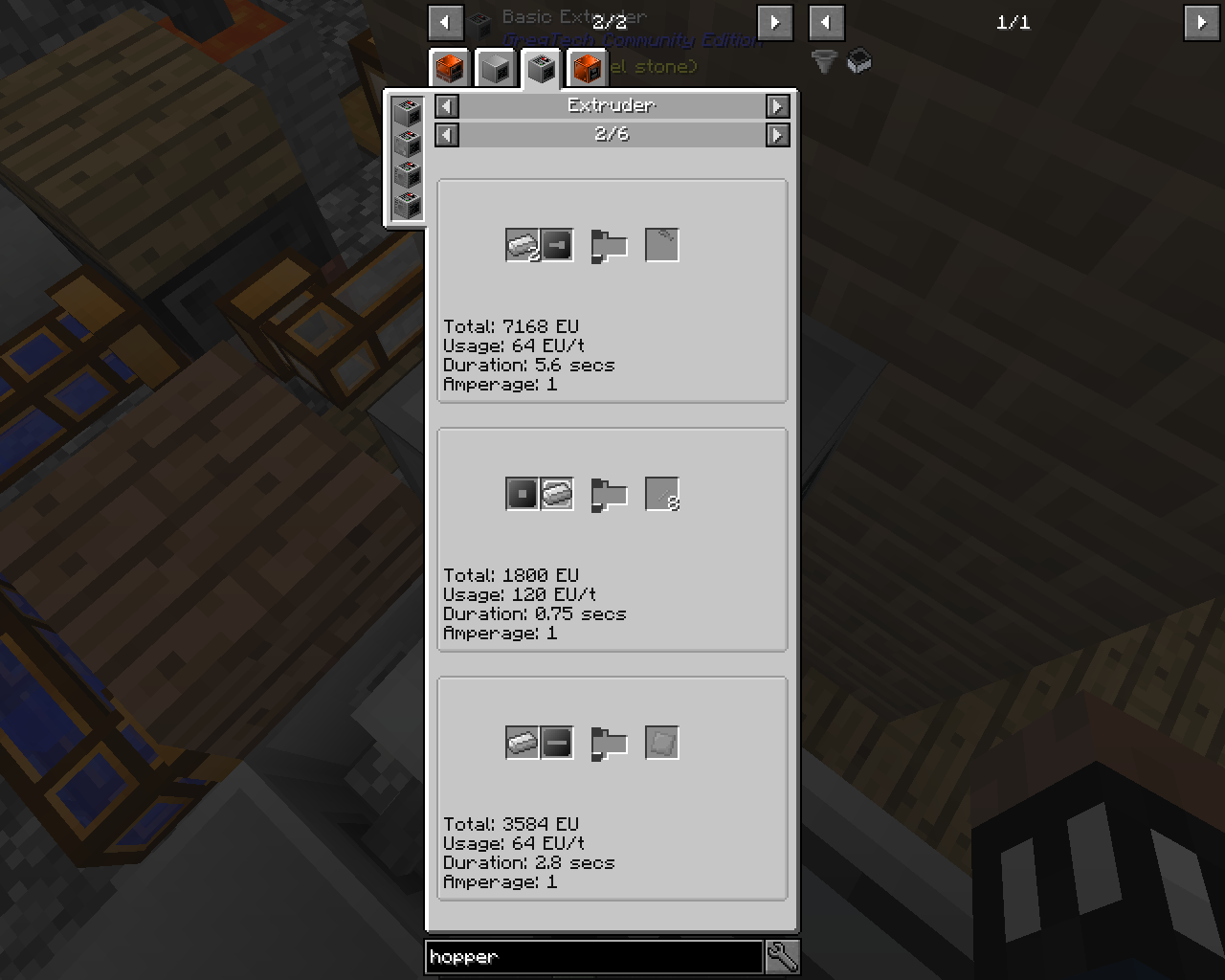Switch to the fourth machine tab

[x=587, y=68]
